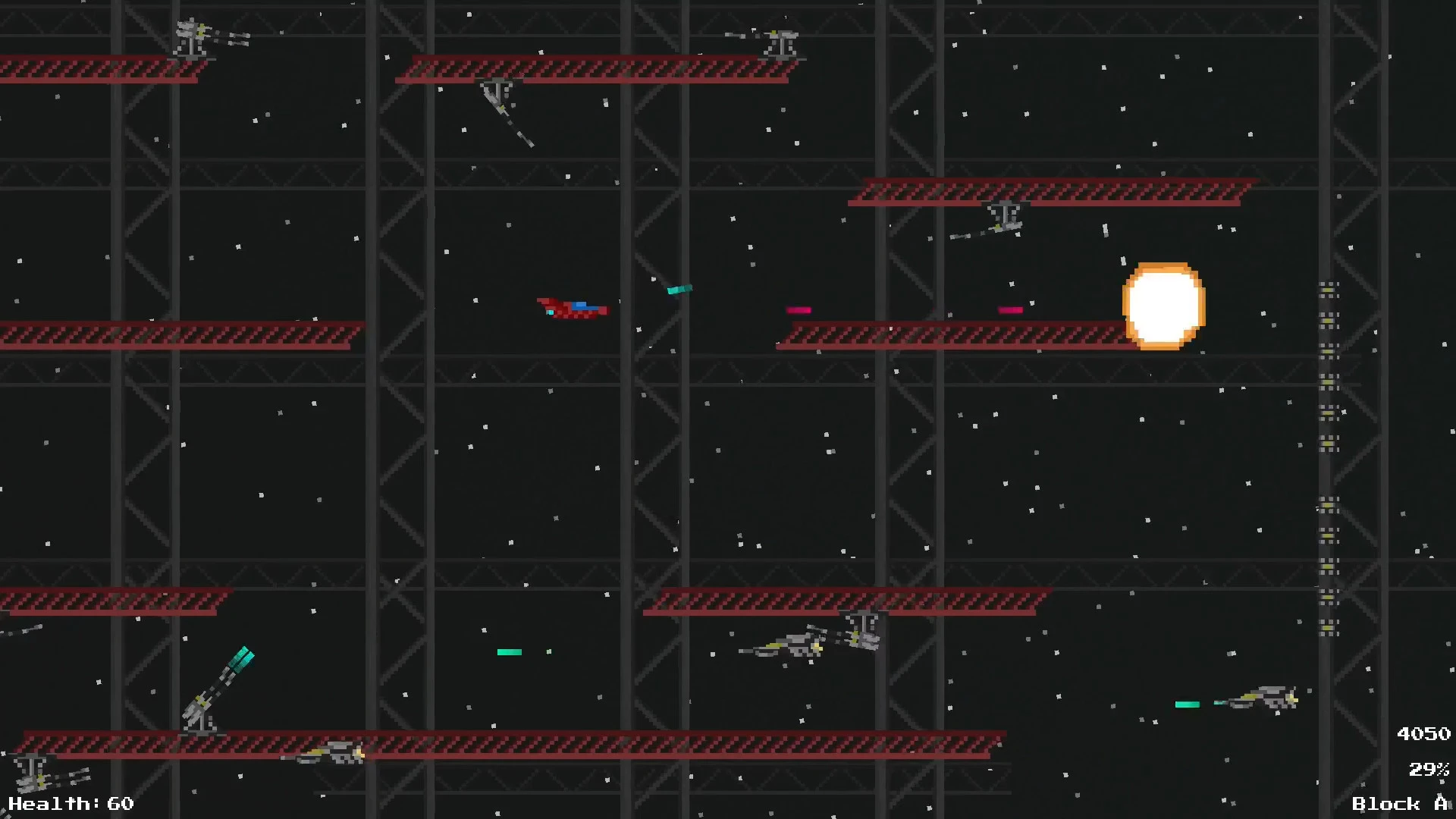Screen dimensions: 1456x819
Task: Click the 4050 score counter
Action: [1423, 733]
